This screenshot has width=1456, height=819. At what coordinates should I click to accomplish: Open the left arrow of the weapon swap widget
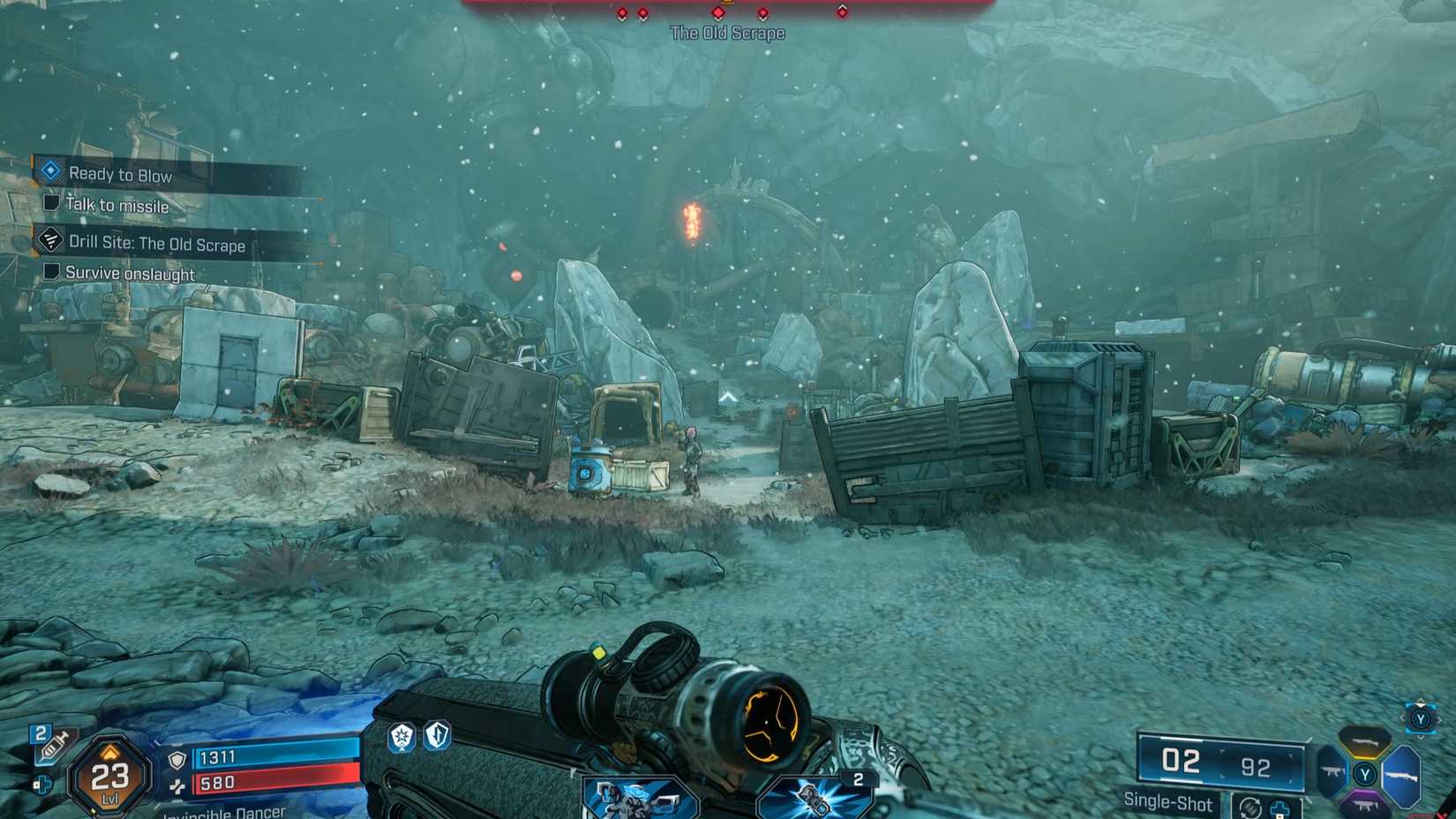click(x=1402, y=718)
